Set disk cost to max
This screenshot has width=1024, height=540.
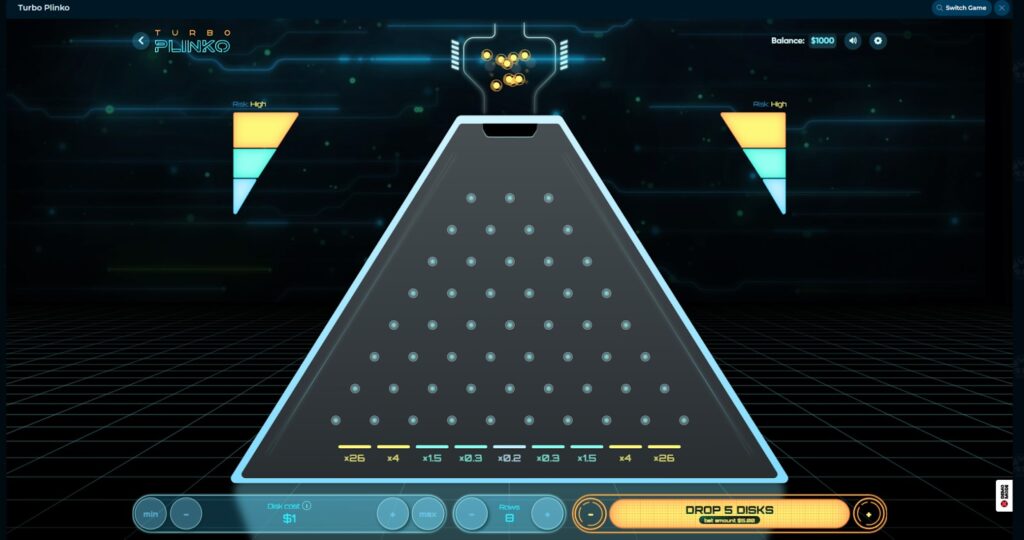coord(427,514)
